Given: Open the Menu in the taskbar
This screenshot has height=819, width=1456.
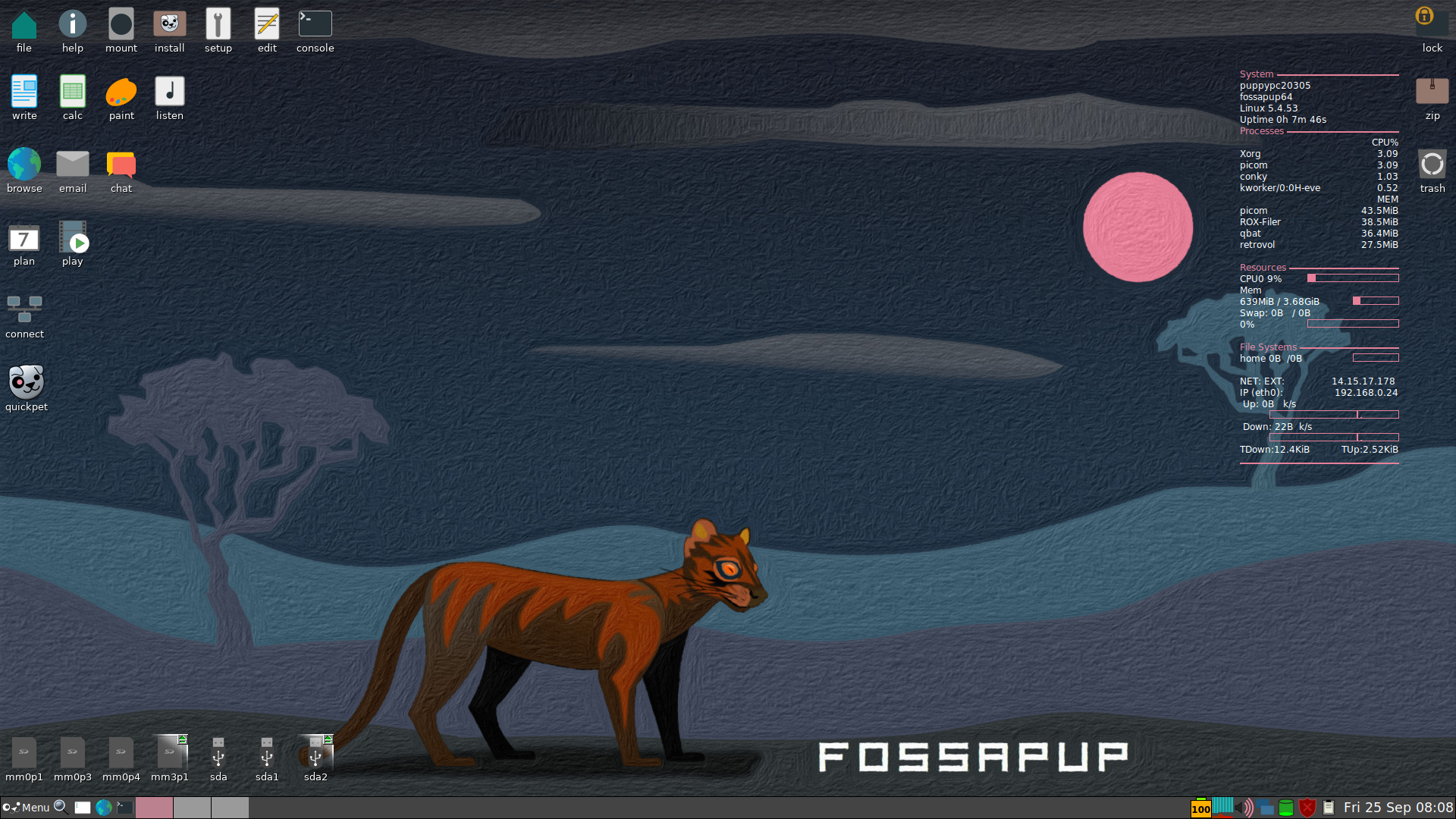Looking at the screenshot, I should (x=29, y=807).
